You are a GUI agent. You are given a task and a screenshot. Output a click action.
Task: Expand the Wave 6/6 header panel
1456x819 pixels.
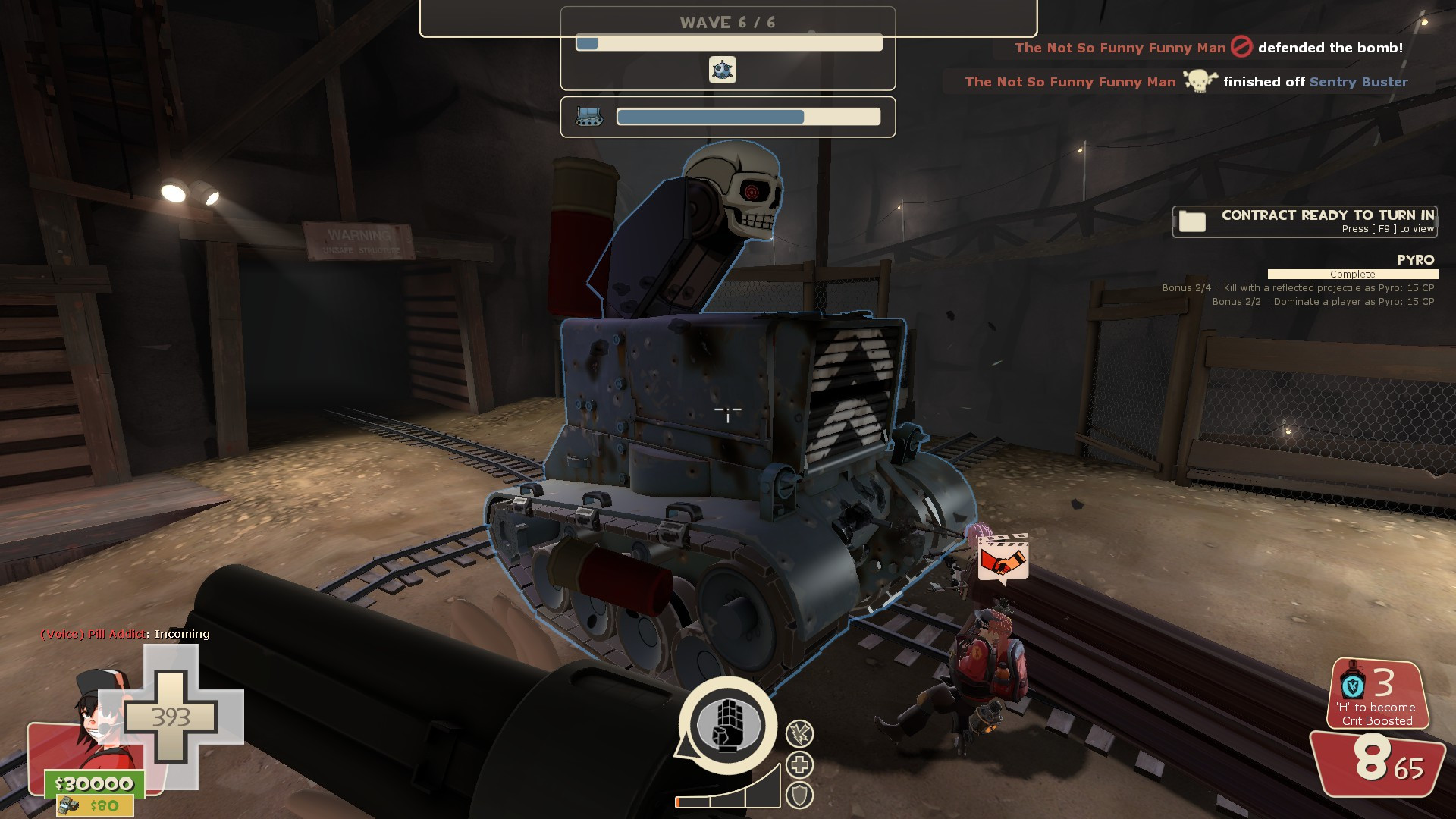726,22
